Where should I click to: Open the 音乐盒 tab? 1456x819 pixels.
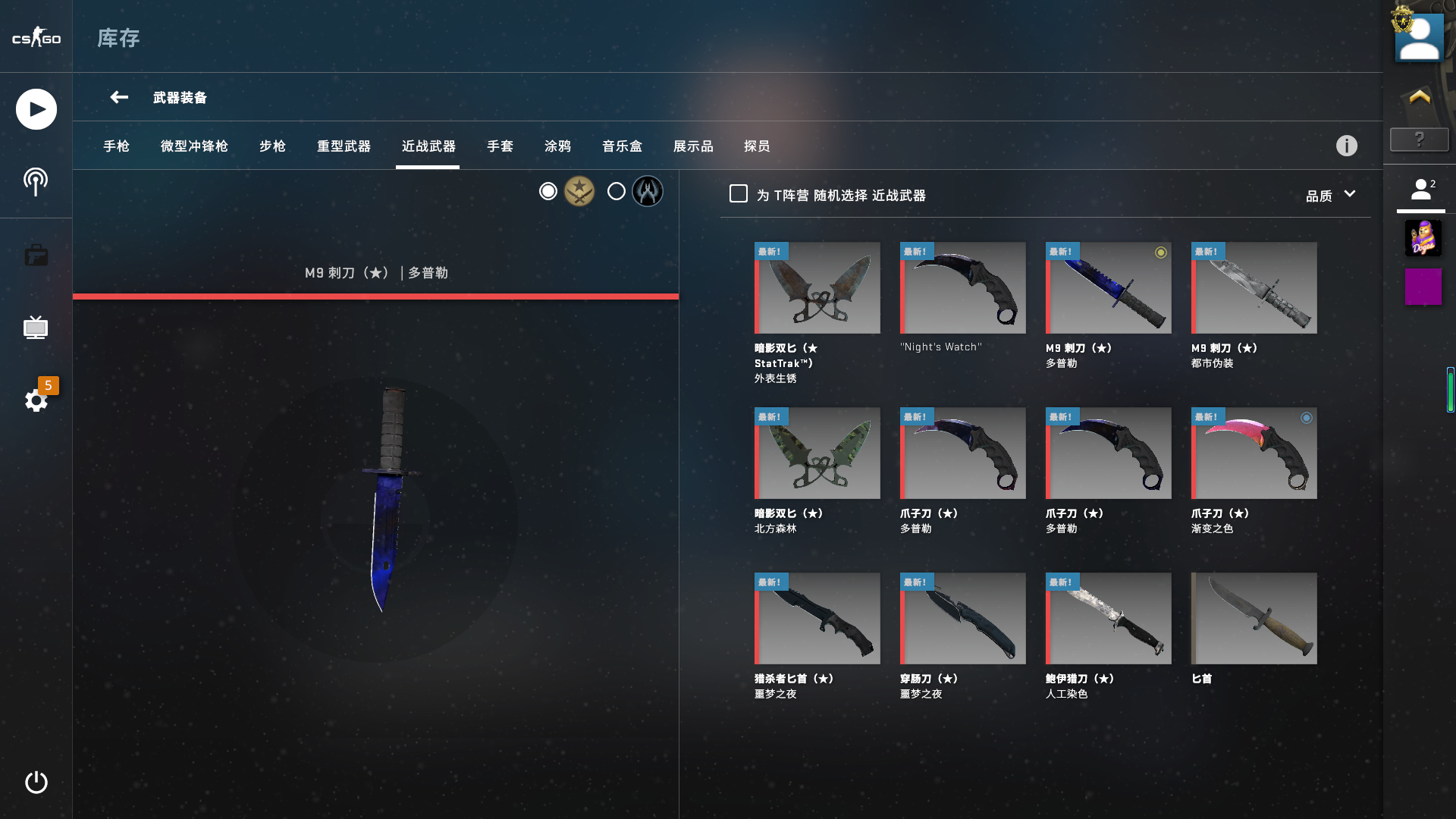pos(622,146)
